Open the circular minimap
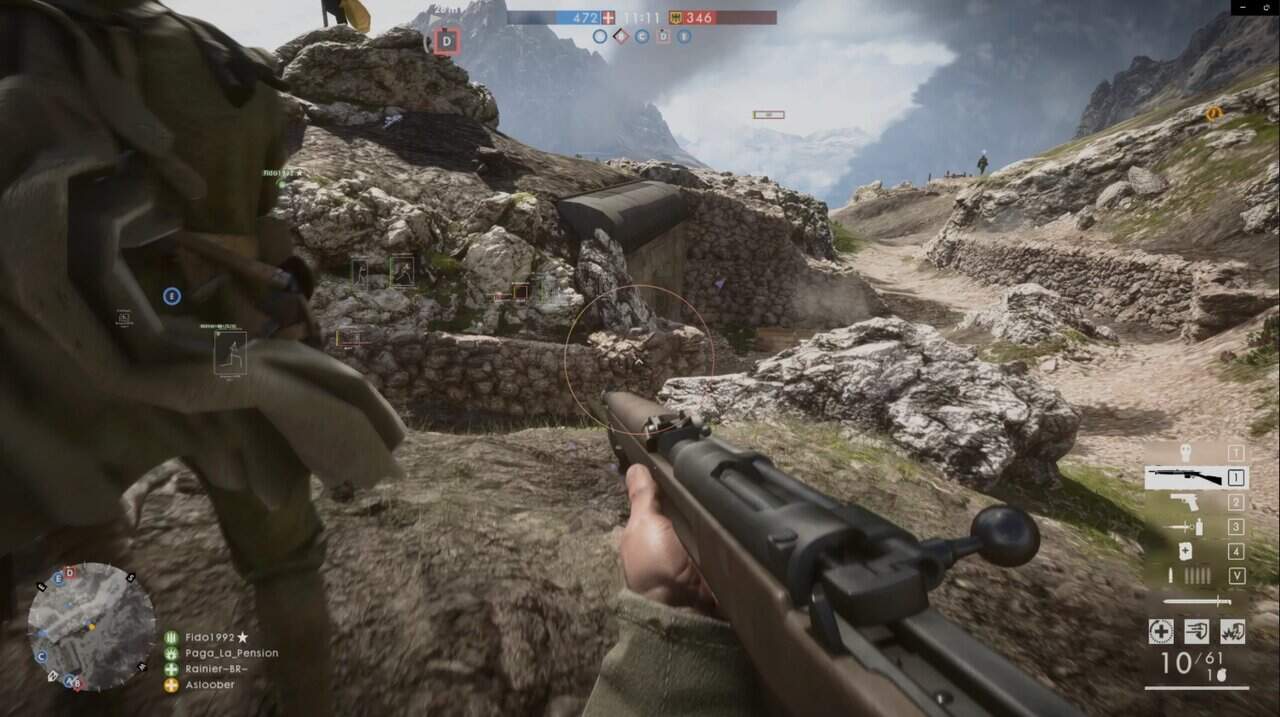The width and height of the screenshot is (1280, 717). tap(91, 627)
